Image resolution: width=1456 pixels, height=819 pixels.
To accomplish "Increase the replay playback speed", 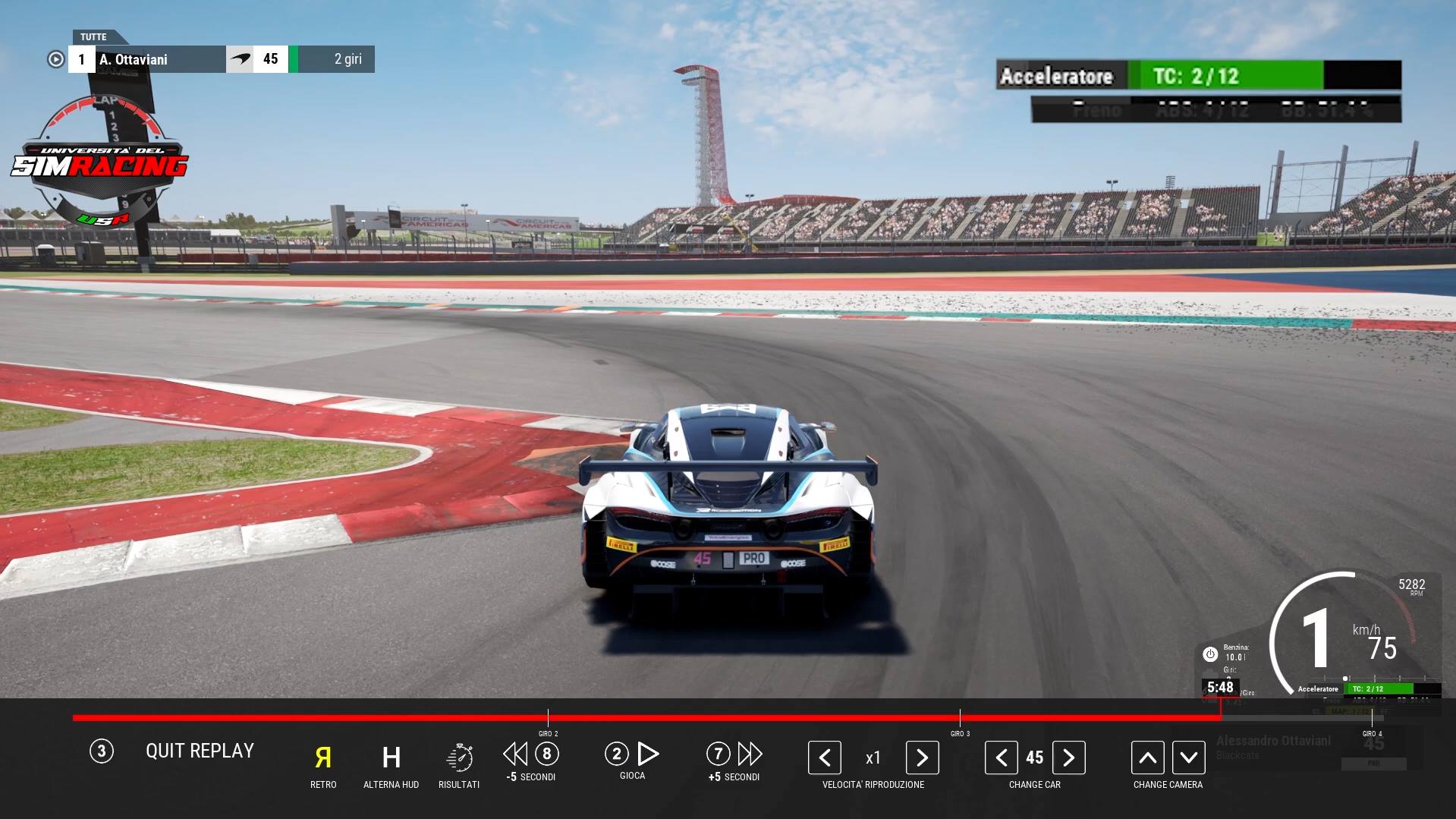I will [922, 758].
